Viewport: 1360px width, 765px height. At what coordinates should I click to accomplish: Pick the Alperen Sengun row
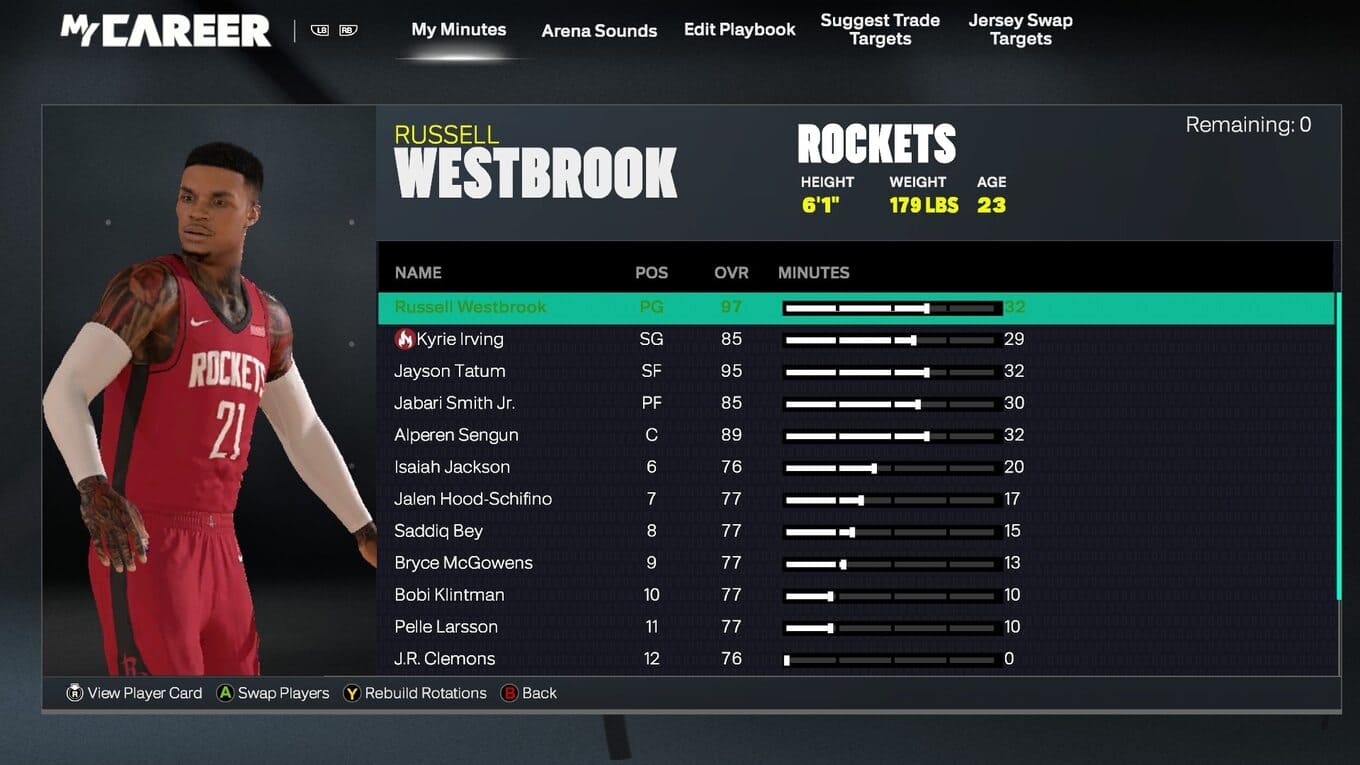tap(456, 435)
